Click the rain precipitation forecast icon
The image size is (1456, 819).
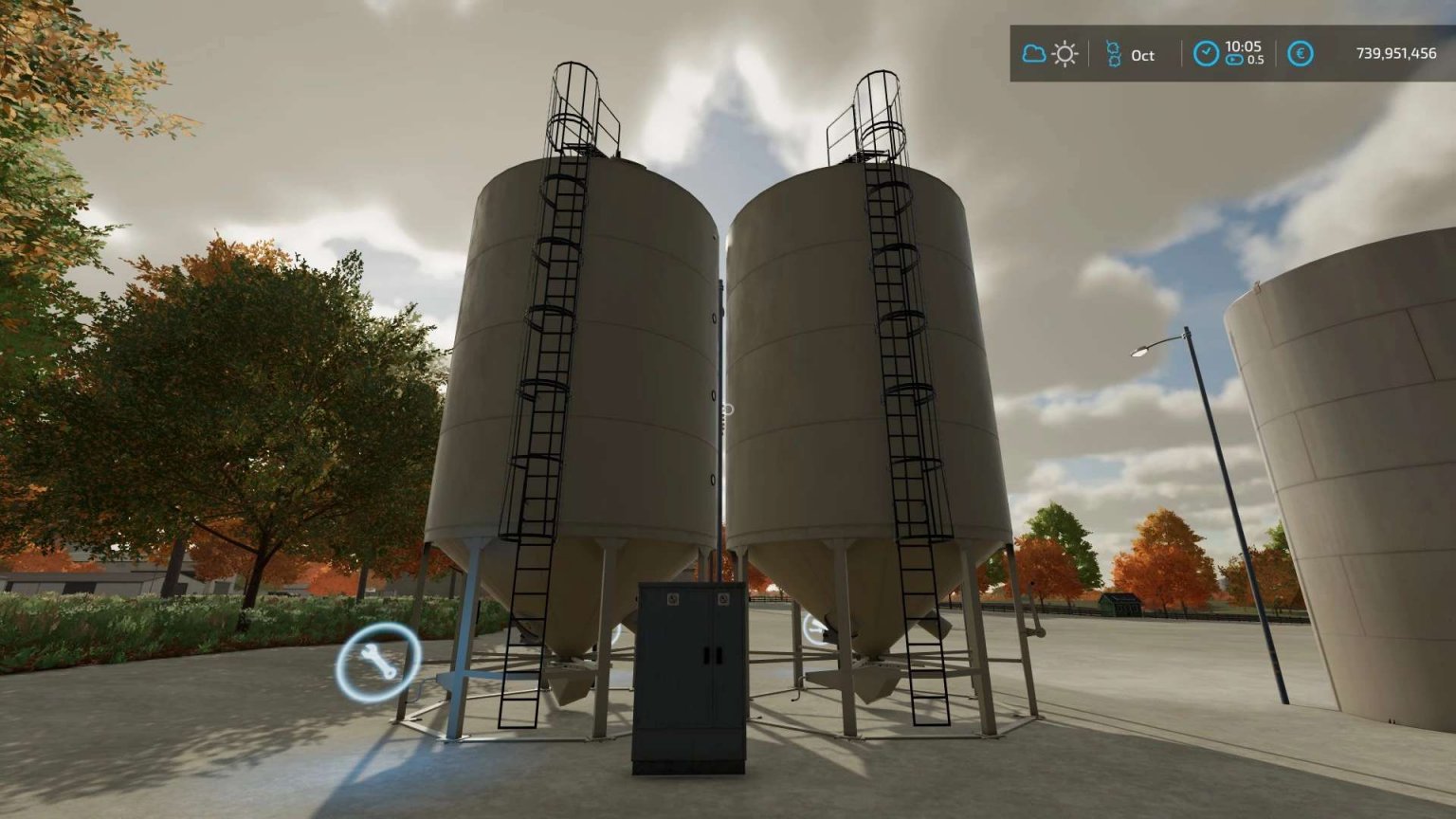point(1116,54)
